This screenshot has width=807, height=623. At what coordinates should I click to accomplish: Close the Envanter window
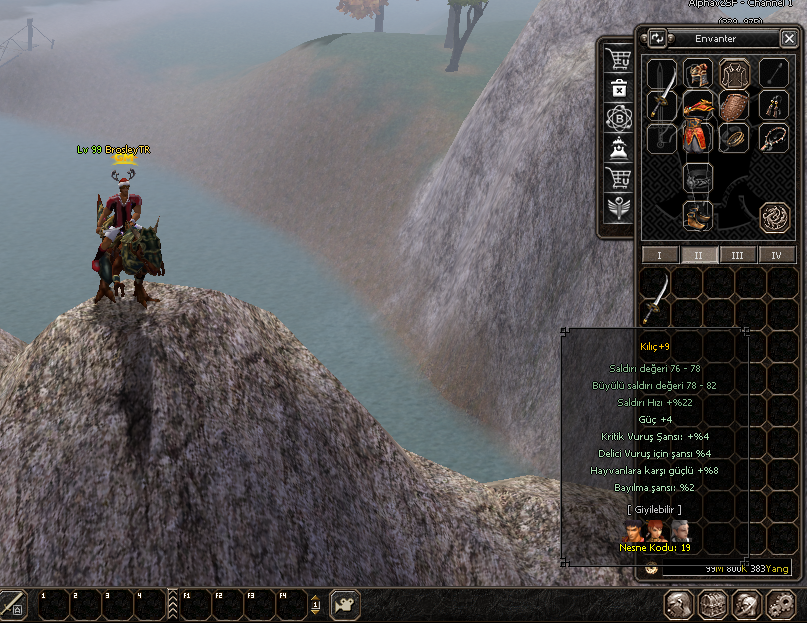coord(789,39)
